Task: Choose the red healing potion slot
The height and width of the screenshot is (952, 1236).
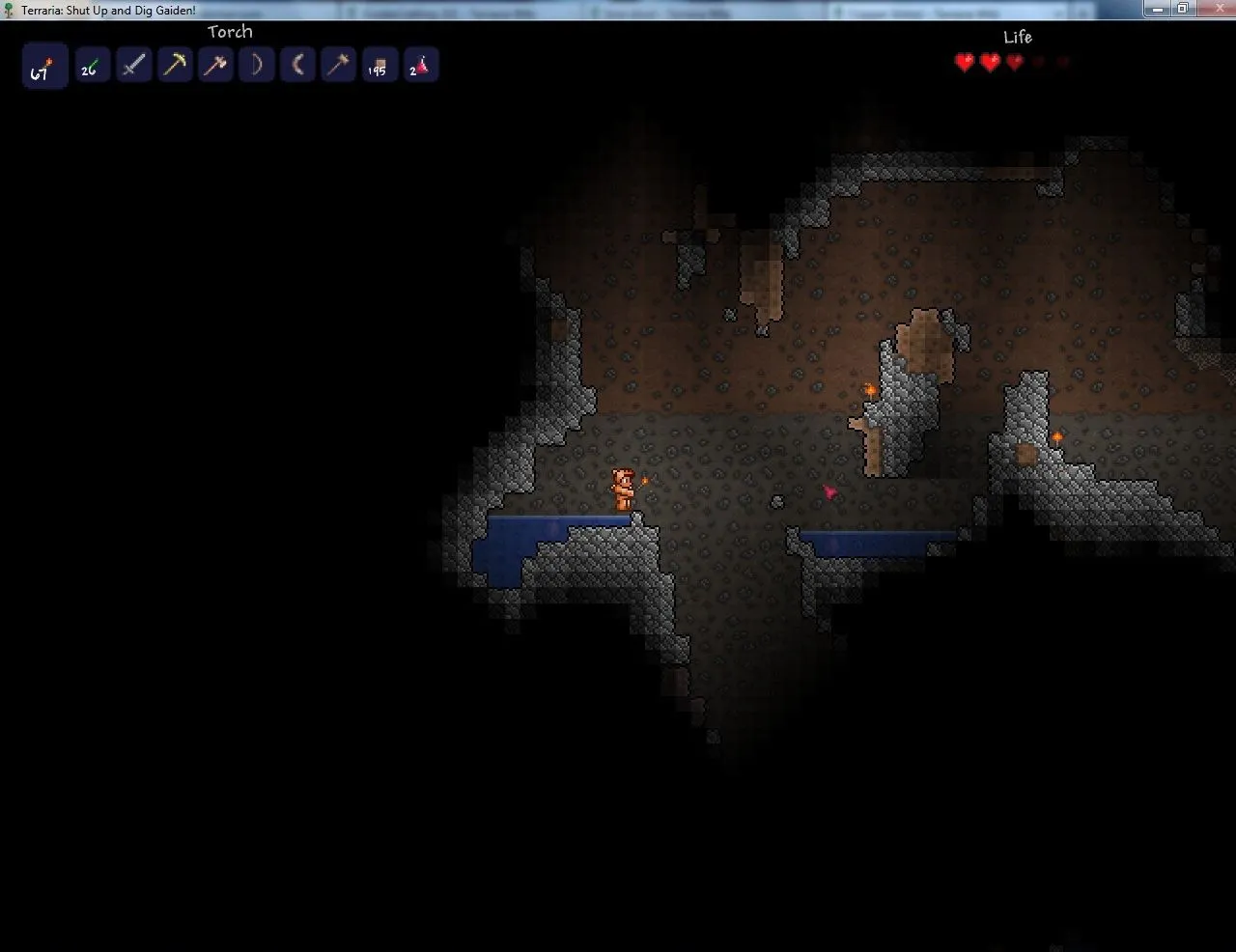Action: [420, 66]
